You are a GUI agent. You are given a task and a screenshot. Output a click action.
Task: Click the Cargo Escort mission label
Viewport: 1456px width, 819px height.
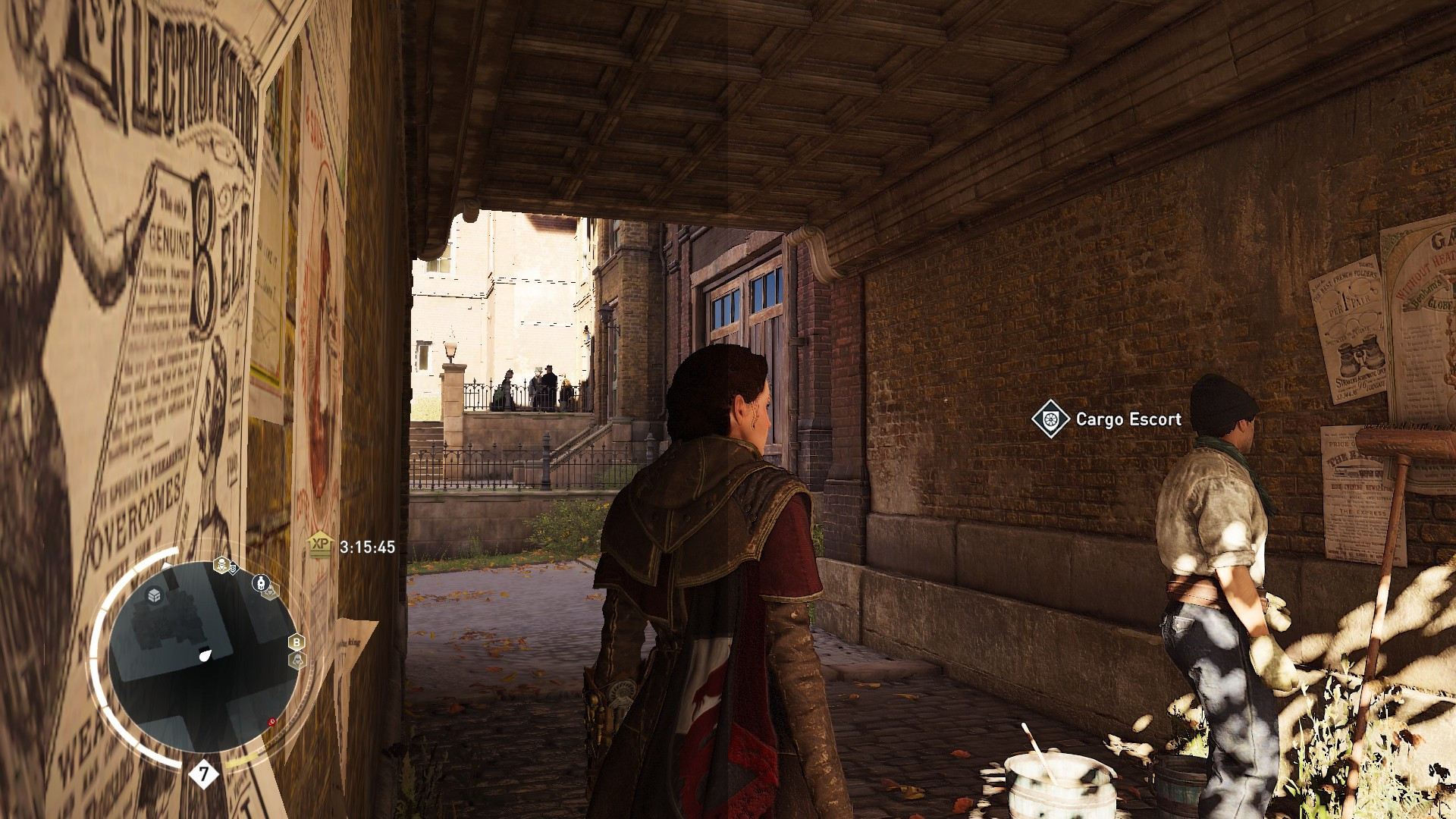[1128, 420]
